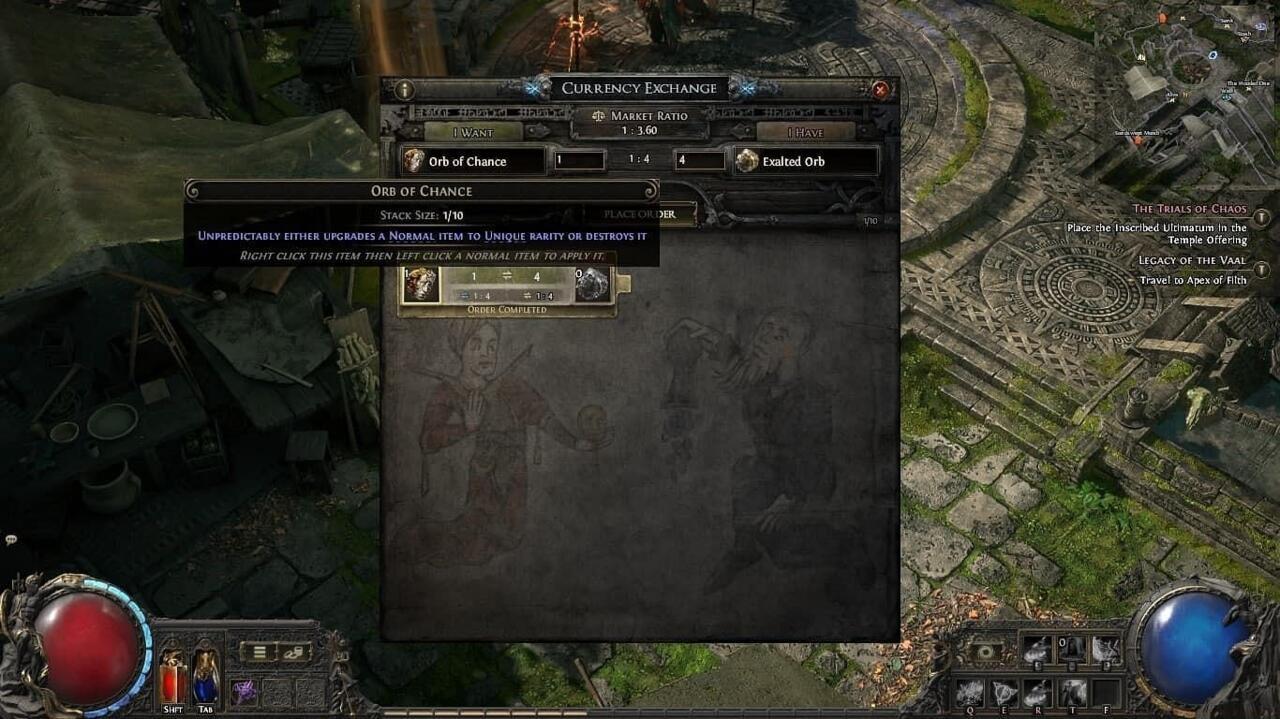Select the completed Orb of Chance order
The height and width of the screenshot is (719, 1280).
click(x=507, y=286)
